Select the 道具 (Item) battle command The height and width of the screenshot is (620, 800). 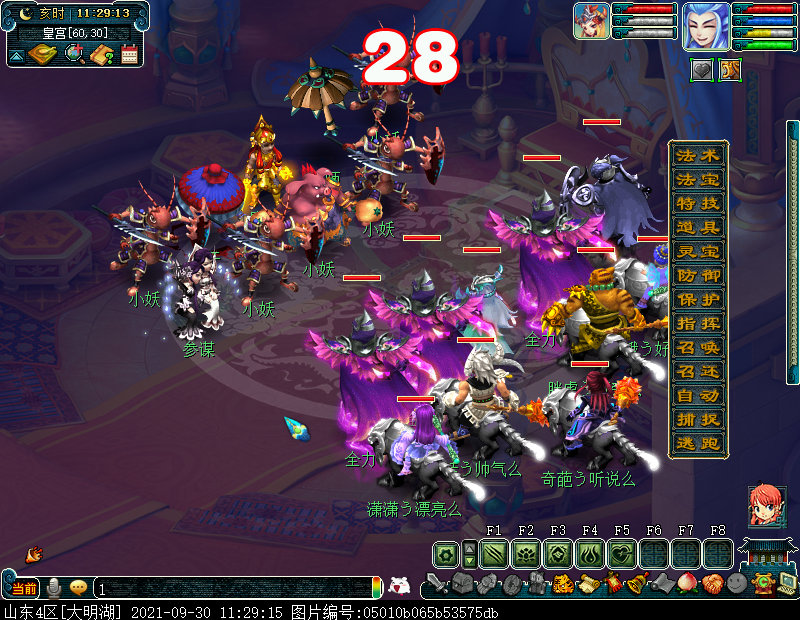pyautogui.click(x=698, y=227)
